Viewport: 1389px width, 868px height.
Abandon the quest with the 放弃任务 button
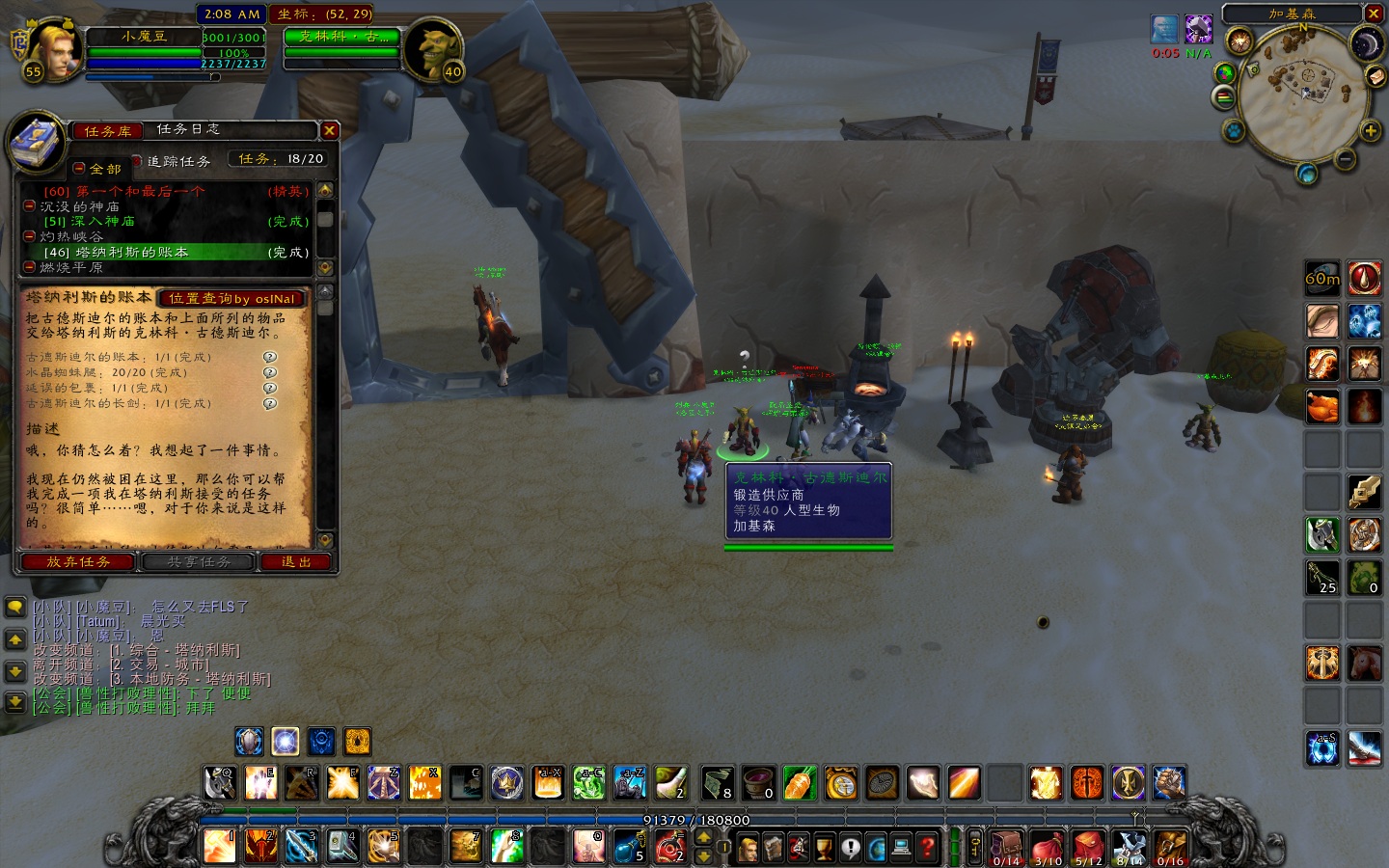tap(78, 562)
